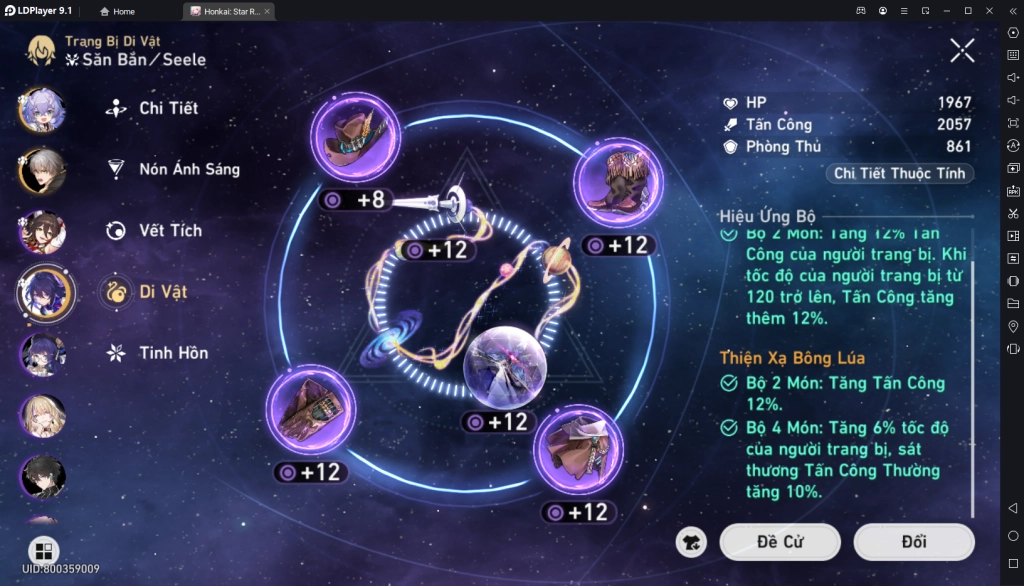The width and height of the screenshot is (1024, 586).
Task: Close the relic equipment screen
Action: point(962,50)
